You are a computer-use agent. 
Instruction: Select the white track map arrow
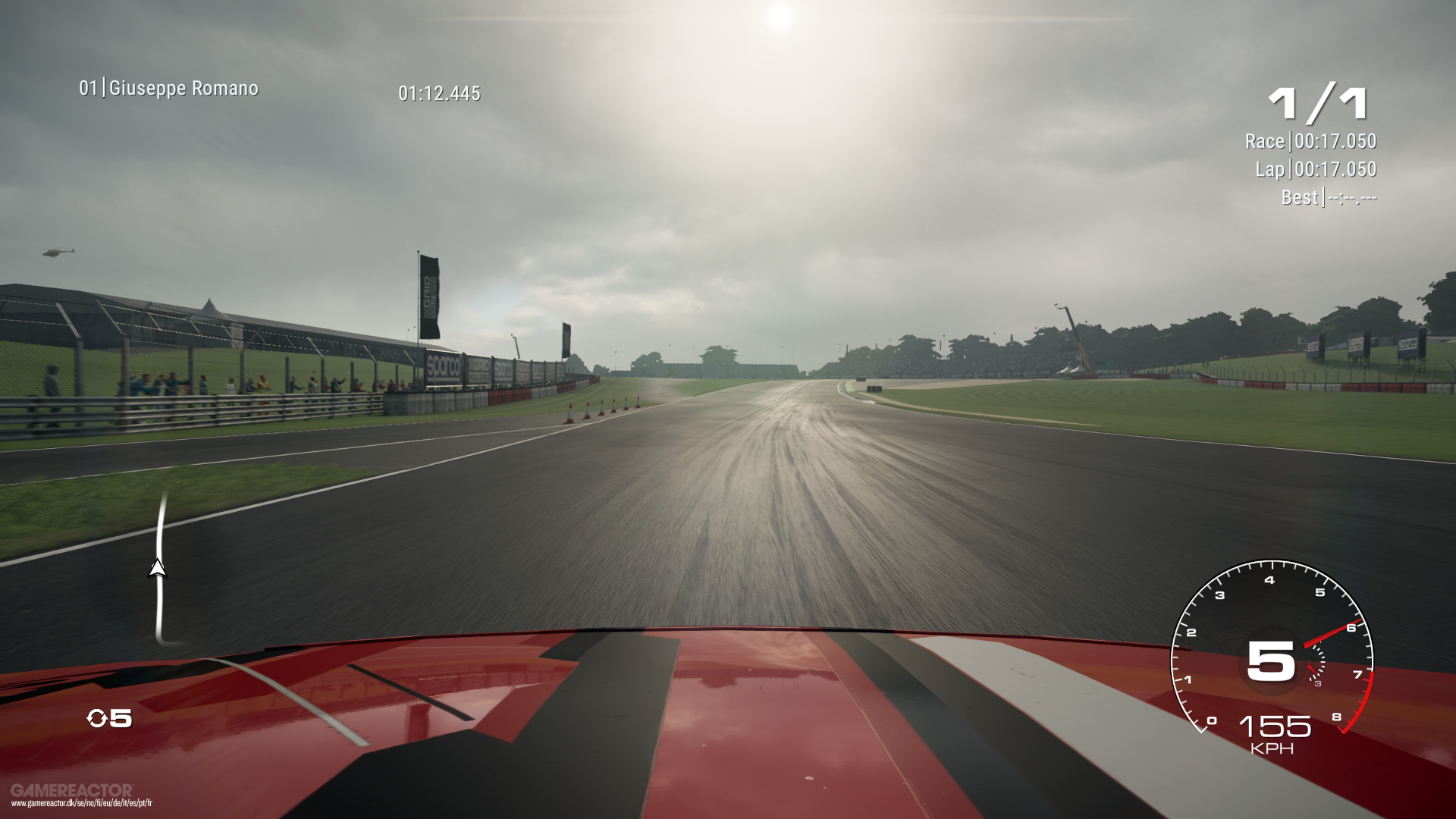(158, 567)
